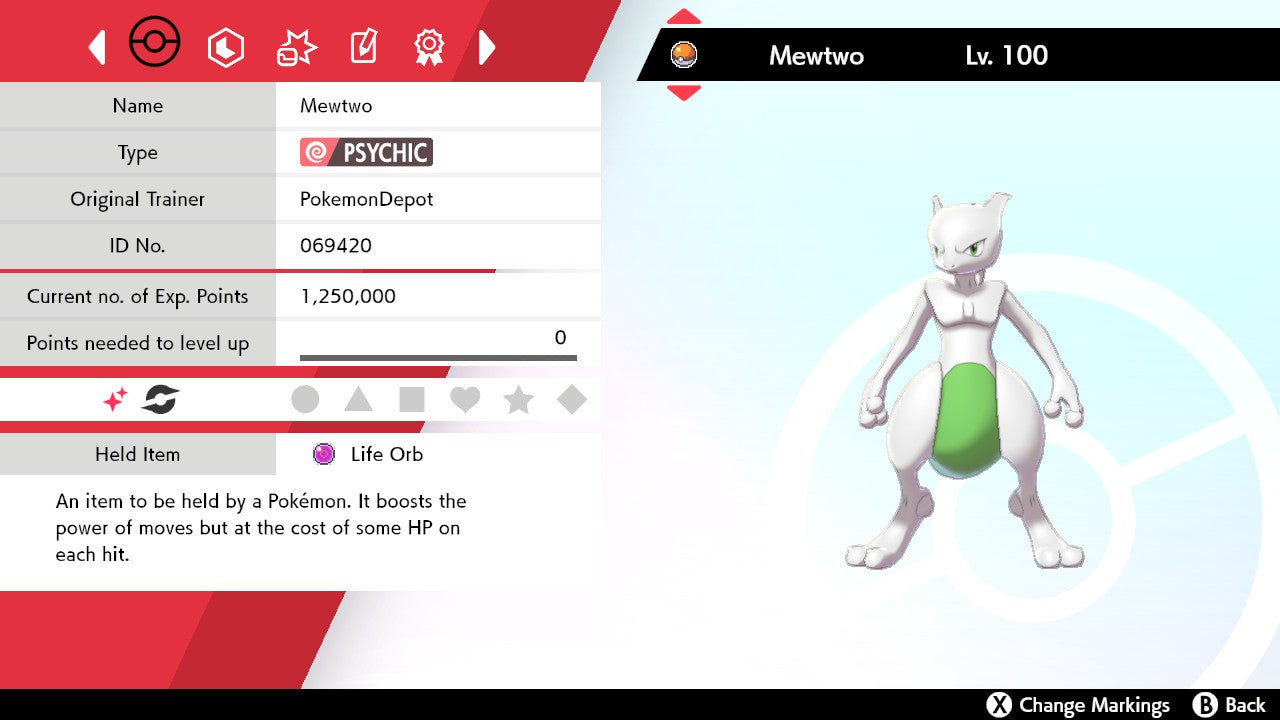Switch to previous Pokémon using up arrow
The width and height of the screenshot is (1280, 720).
tap(684, 17)
